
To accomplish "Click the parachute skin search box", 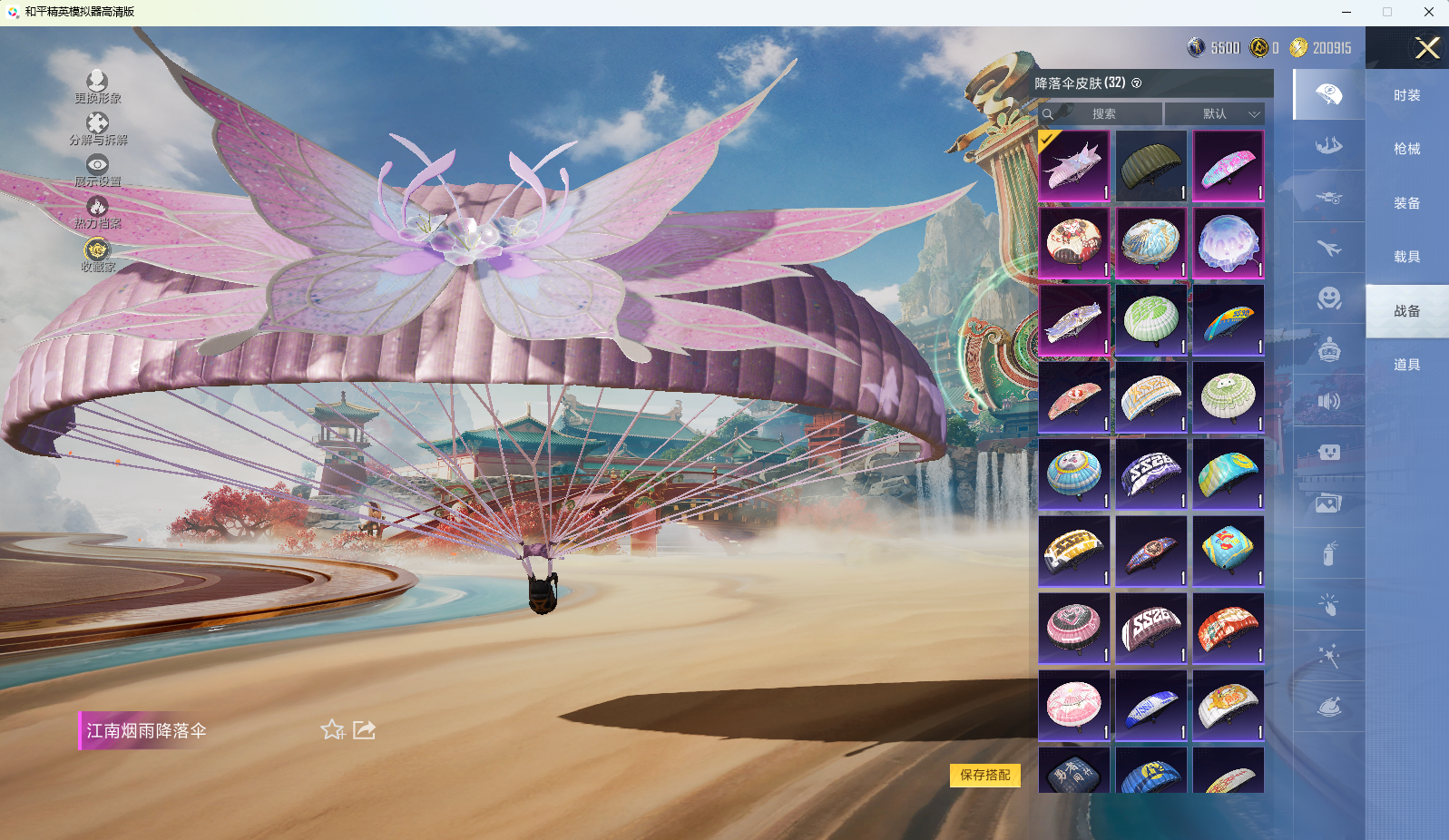I will point(1101,114).
